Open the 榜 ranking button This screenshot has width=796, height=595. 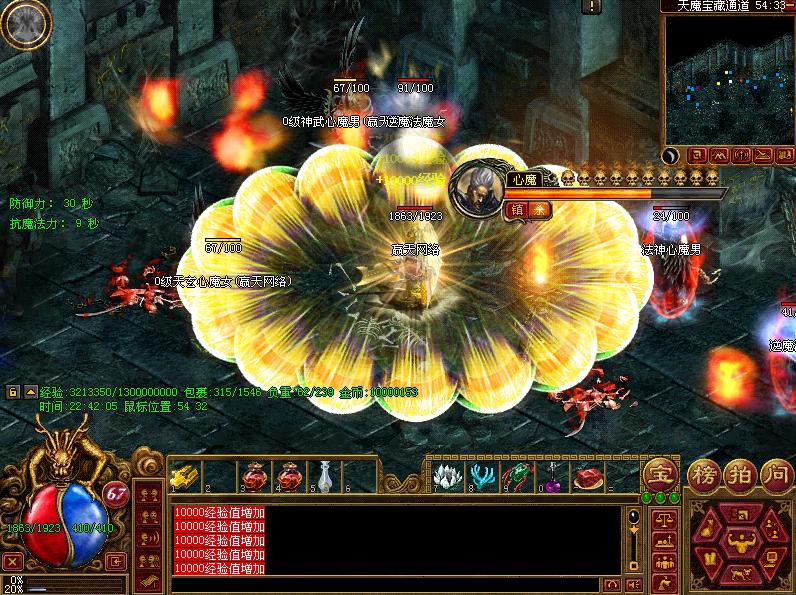click(704, 476)
